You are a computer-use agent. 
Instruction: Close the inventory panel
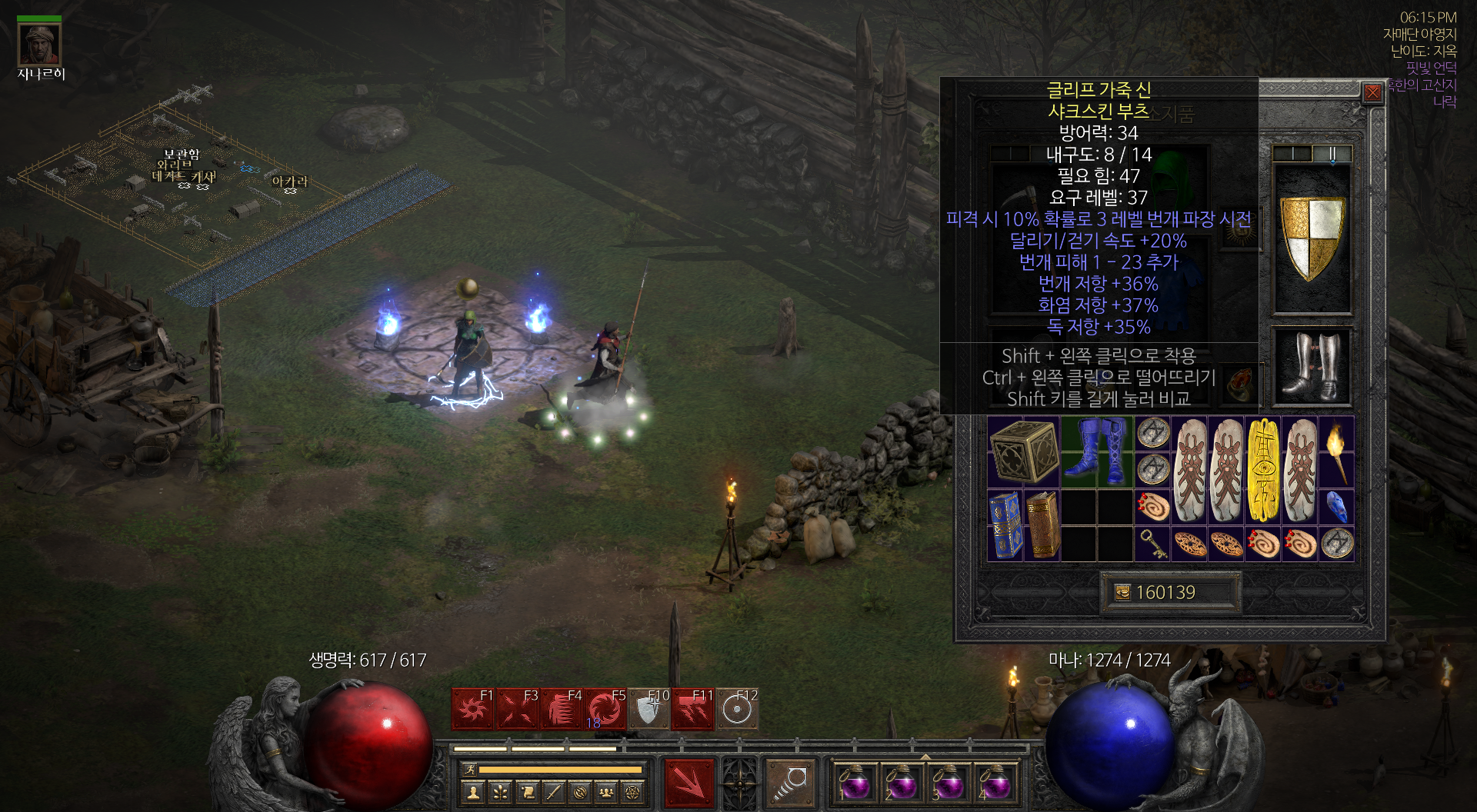click(1372, 93)
